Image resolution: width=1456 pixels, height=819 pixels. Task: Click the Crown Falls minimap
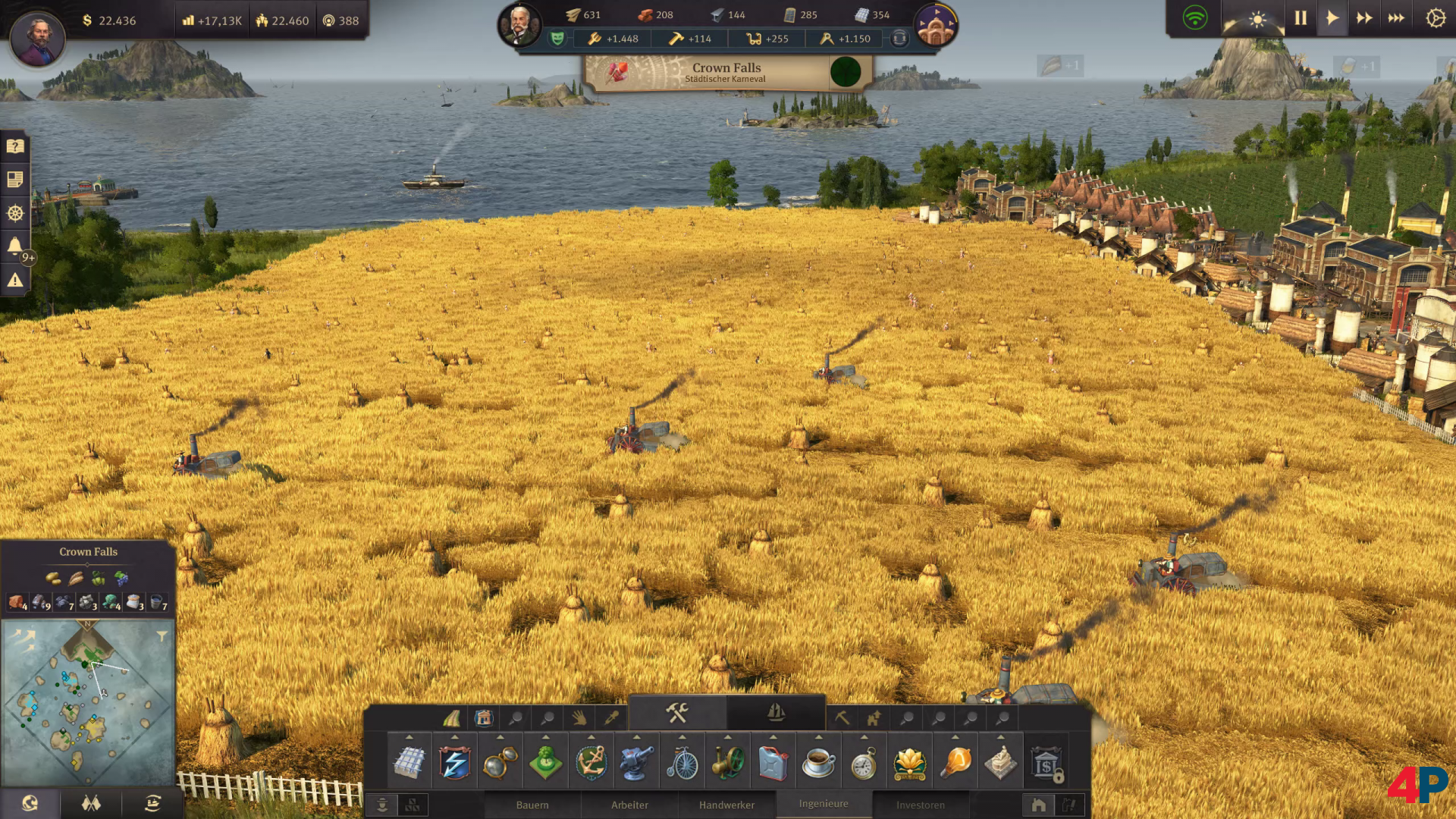coord(88,702)
